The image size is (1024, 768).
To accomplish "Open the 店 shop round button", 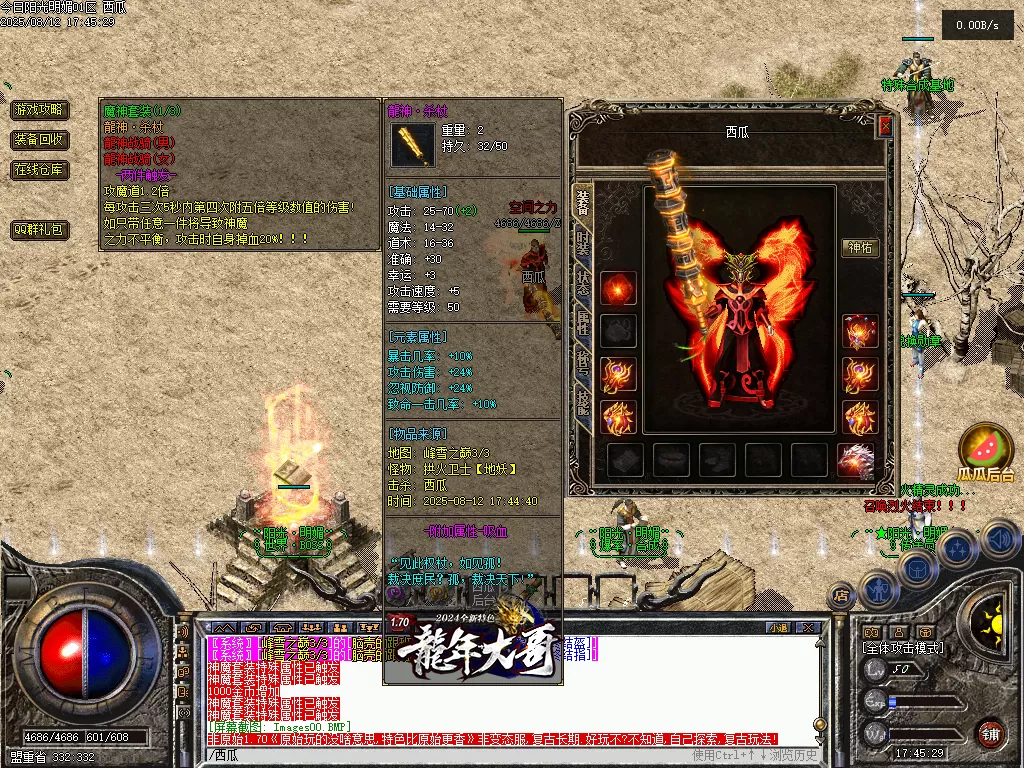I will click(842, 596).
